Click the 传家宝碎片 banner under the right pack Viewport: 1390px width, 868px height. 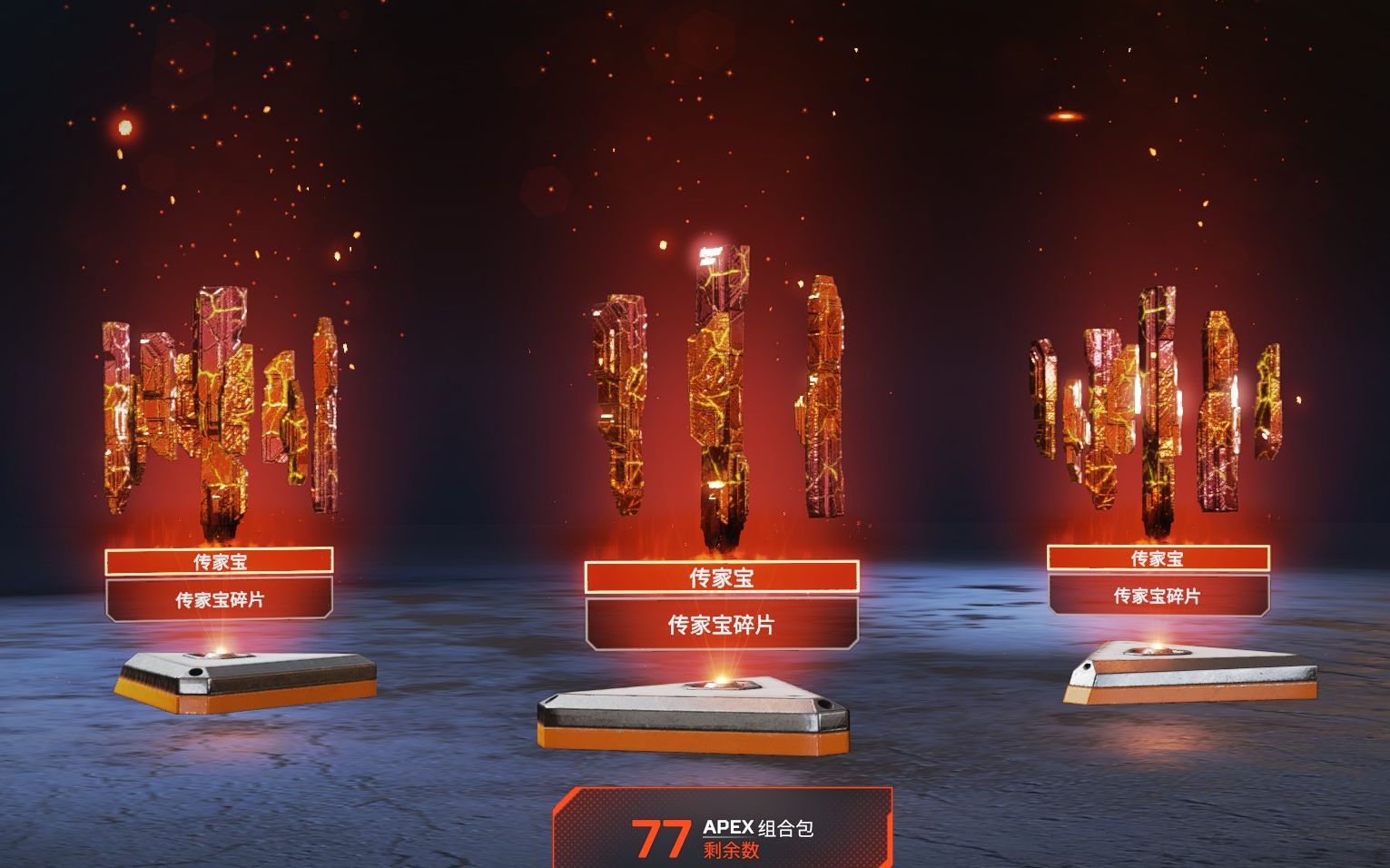tap(1158, 597)
